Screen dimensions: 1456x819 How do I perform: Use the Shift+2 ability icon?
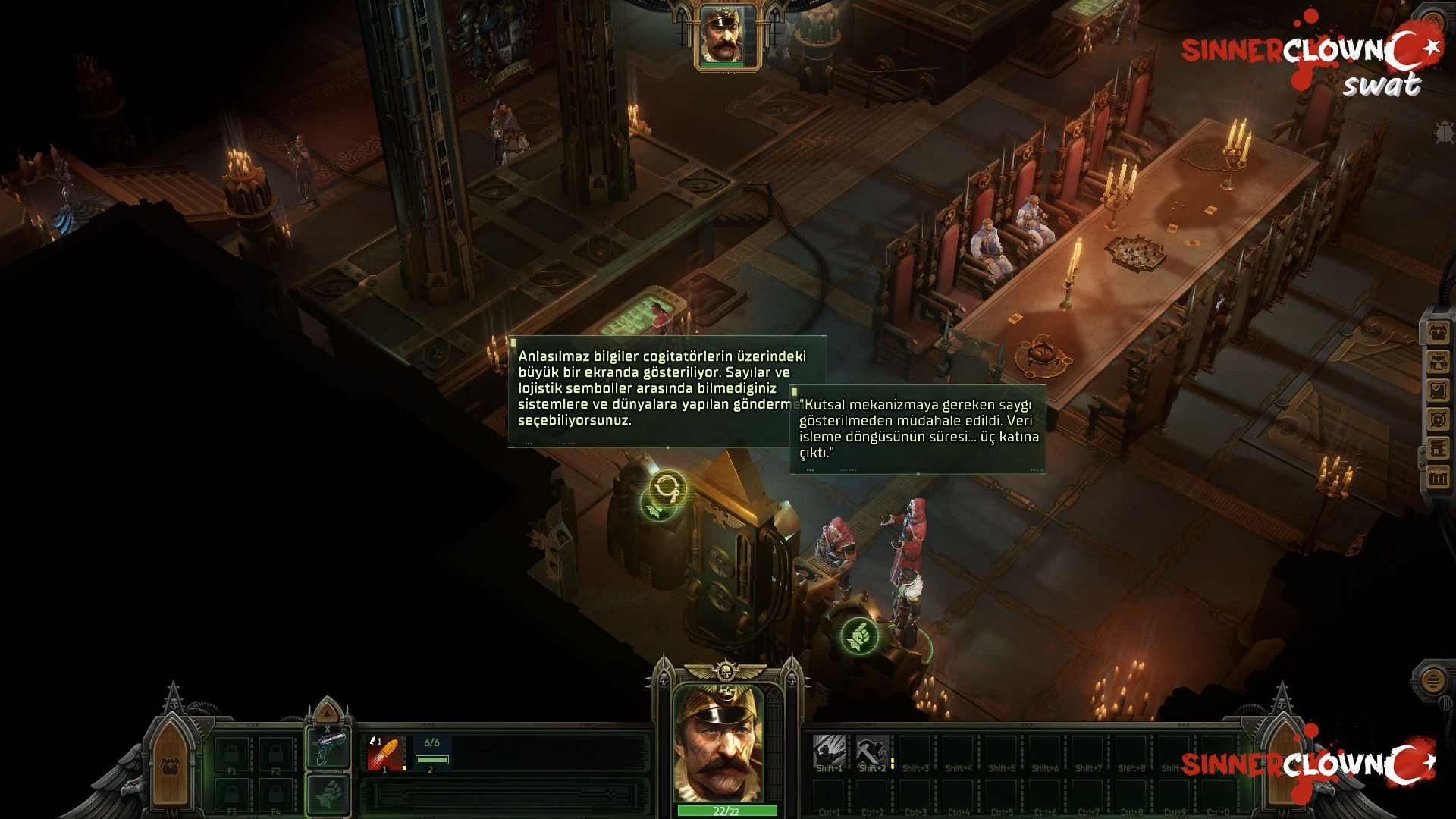(872, 752)
